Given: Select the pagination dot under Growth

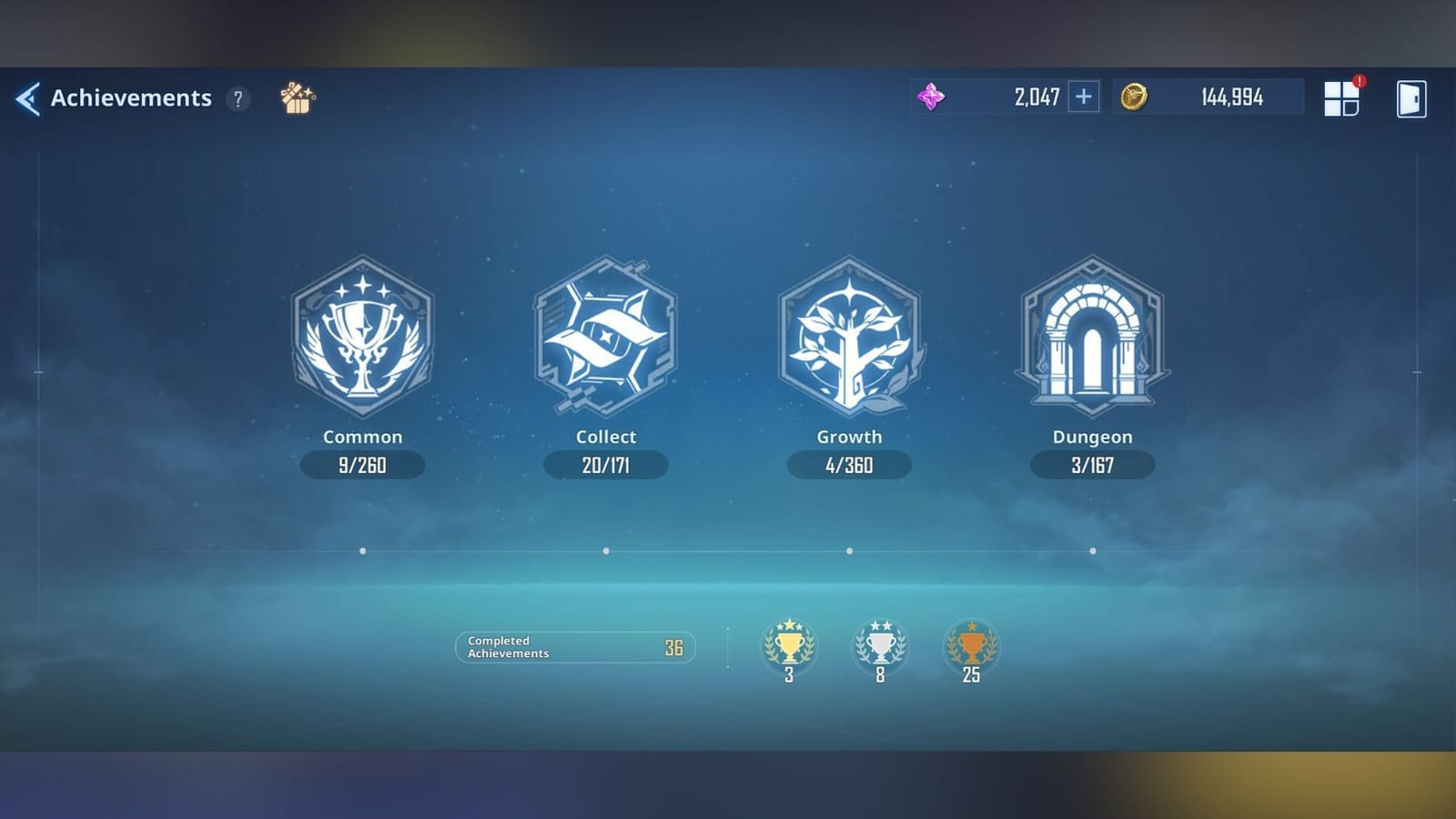Looking at the screenshot, I should 849,550.
